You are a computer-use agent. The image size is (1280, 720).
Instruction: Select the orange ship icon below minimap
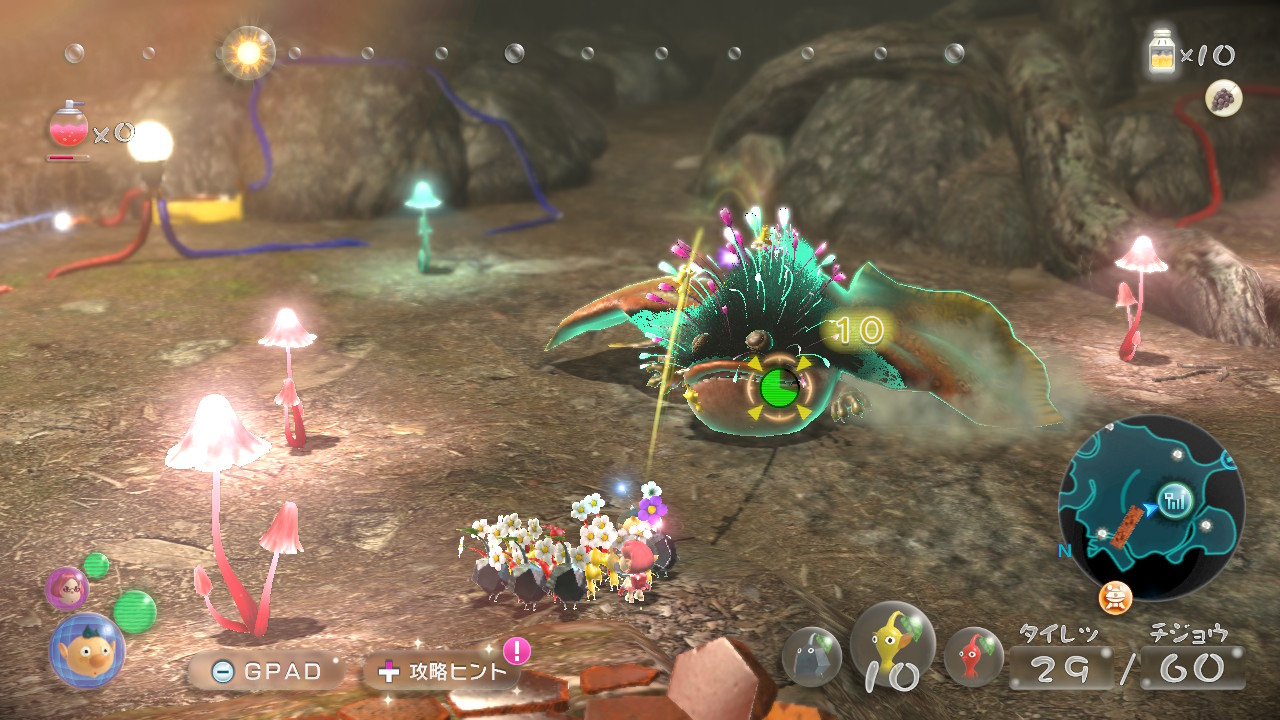coord(1115,598)
